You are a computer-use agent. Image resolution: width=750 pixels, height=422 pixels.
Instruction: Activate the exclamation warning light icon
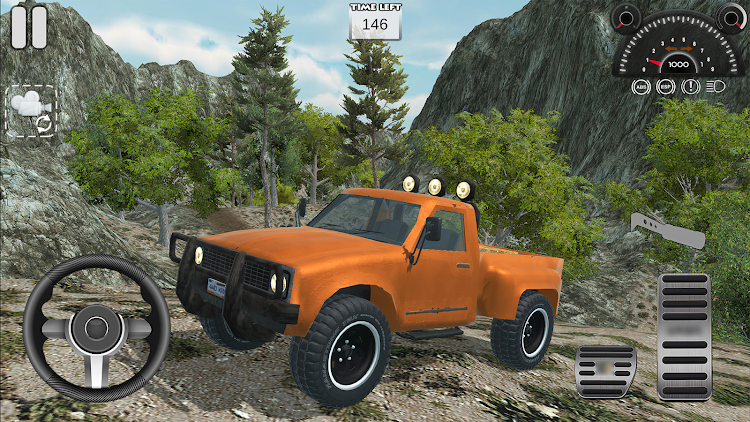pyautogui.click(x=690, y=87)
